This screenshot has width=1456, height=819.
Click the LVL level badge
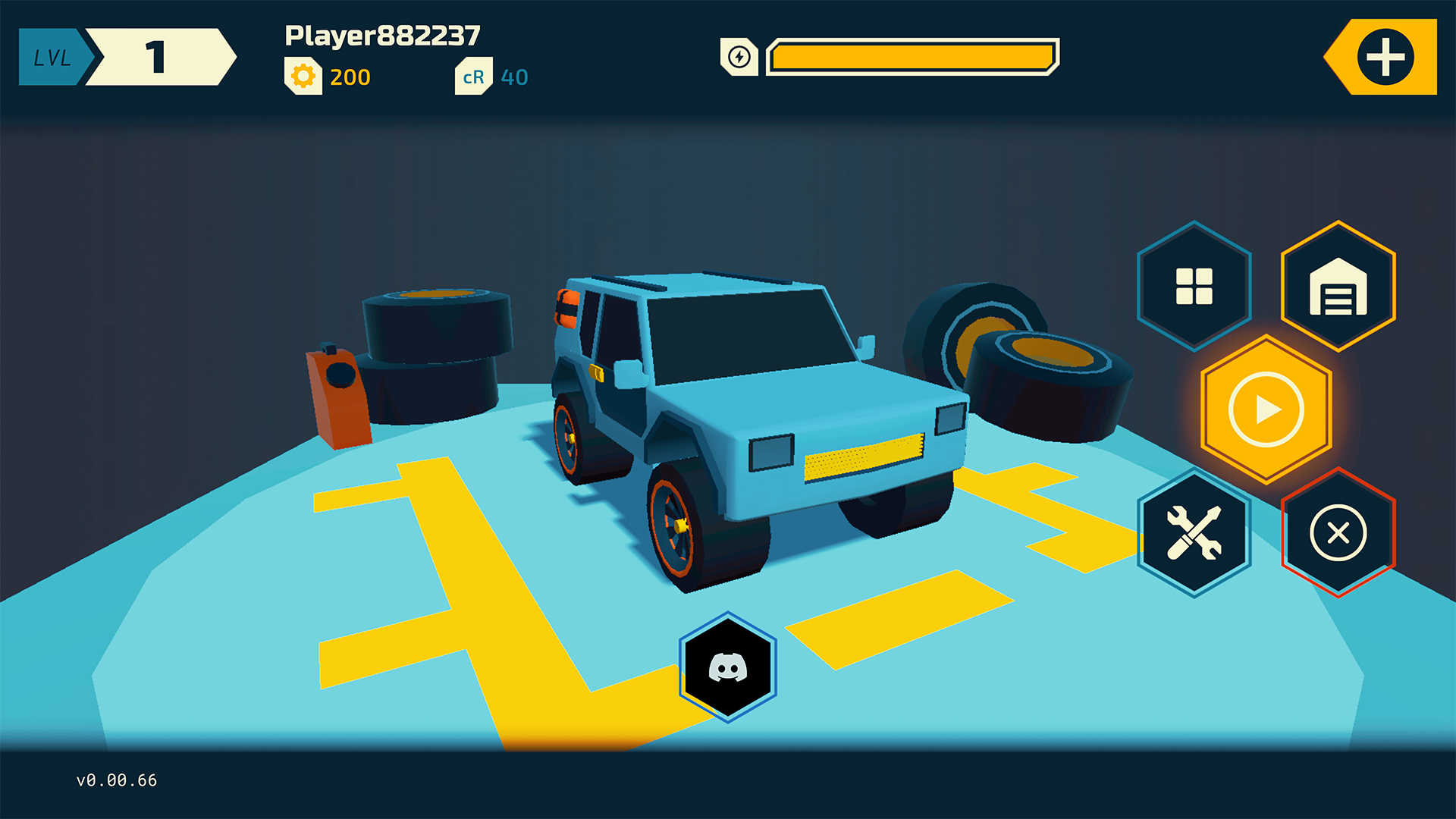(x=52, y=58)
